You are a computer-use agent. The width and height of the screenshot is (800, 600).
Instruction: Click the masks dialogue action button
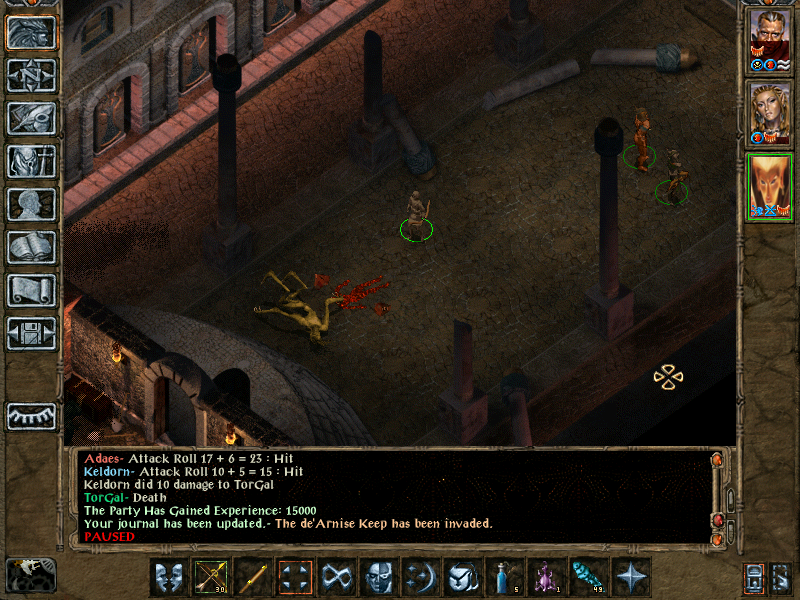pos(169,577)
